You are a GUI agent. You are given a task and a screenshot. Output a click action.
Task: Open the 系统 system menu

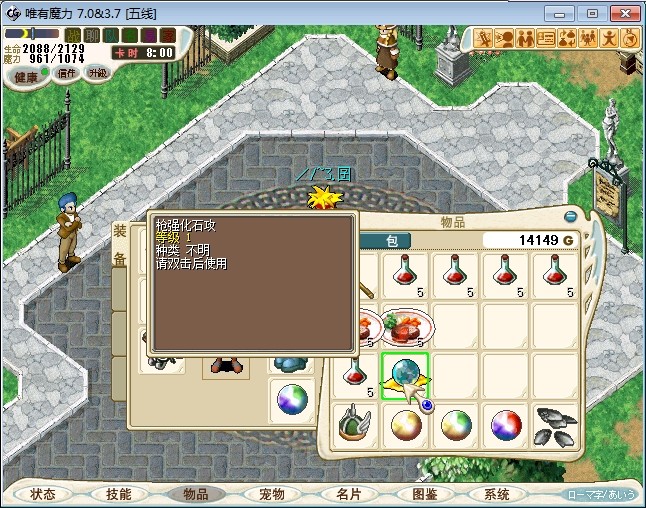click(497, 494)
